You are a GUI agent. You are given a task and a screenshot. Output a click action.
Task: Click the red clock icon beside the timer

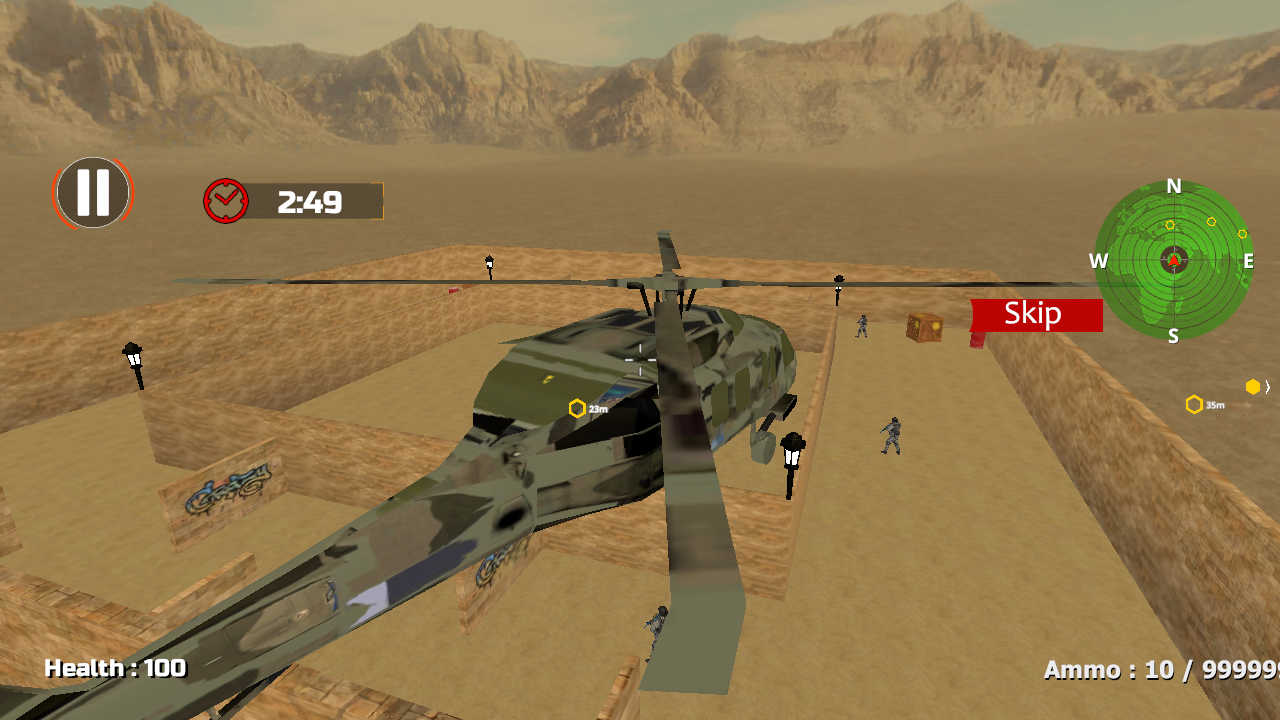point(228,199)
